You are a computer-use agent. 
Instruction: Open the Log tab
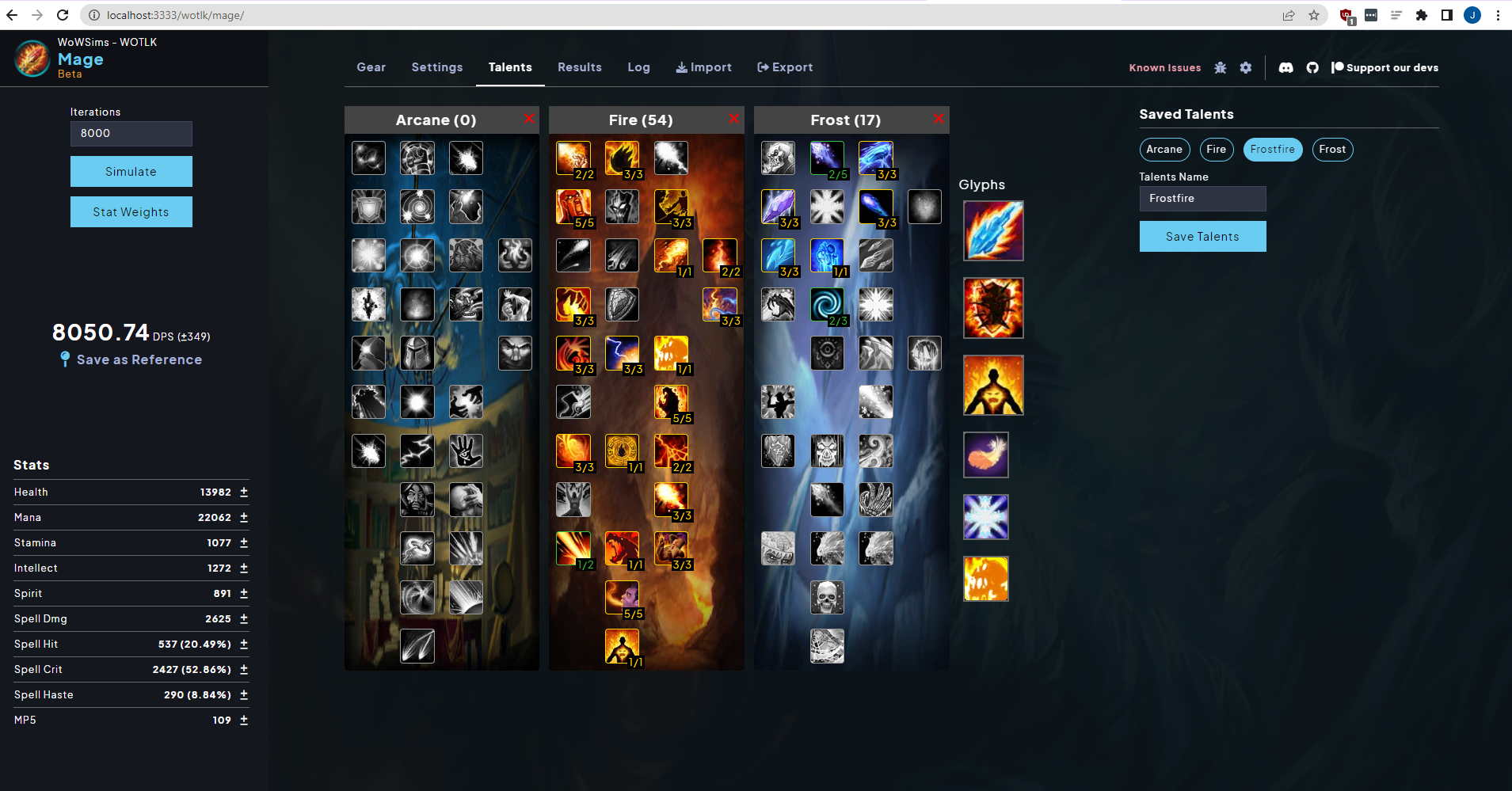click(x=638, y=67)
